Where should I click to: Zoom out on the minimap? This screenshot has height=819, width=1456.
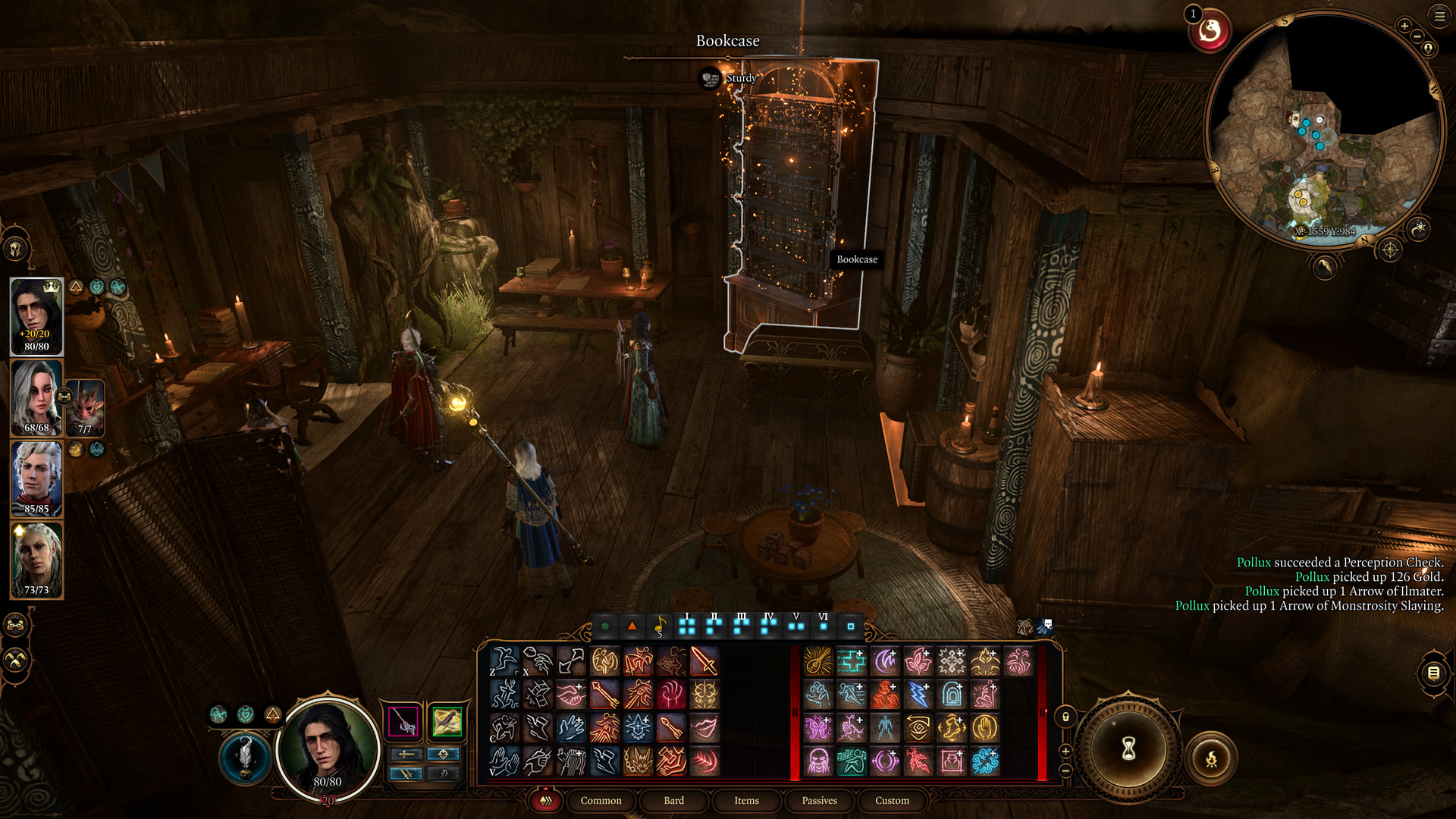1418,36
